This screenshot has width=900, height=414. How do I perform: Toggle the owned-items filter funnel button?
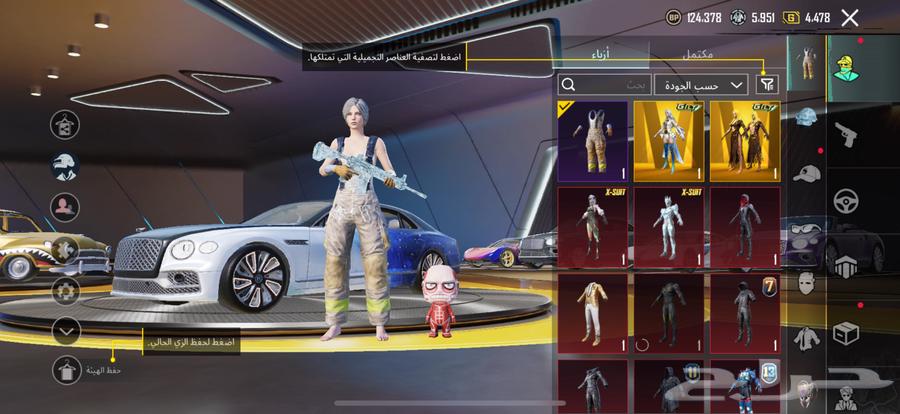click(x=768, y=86)
